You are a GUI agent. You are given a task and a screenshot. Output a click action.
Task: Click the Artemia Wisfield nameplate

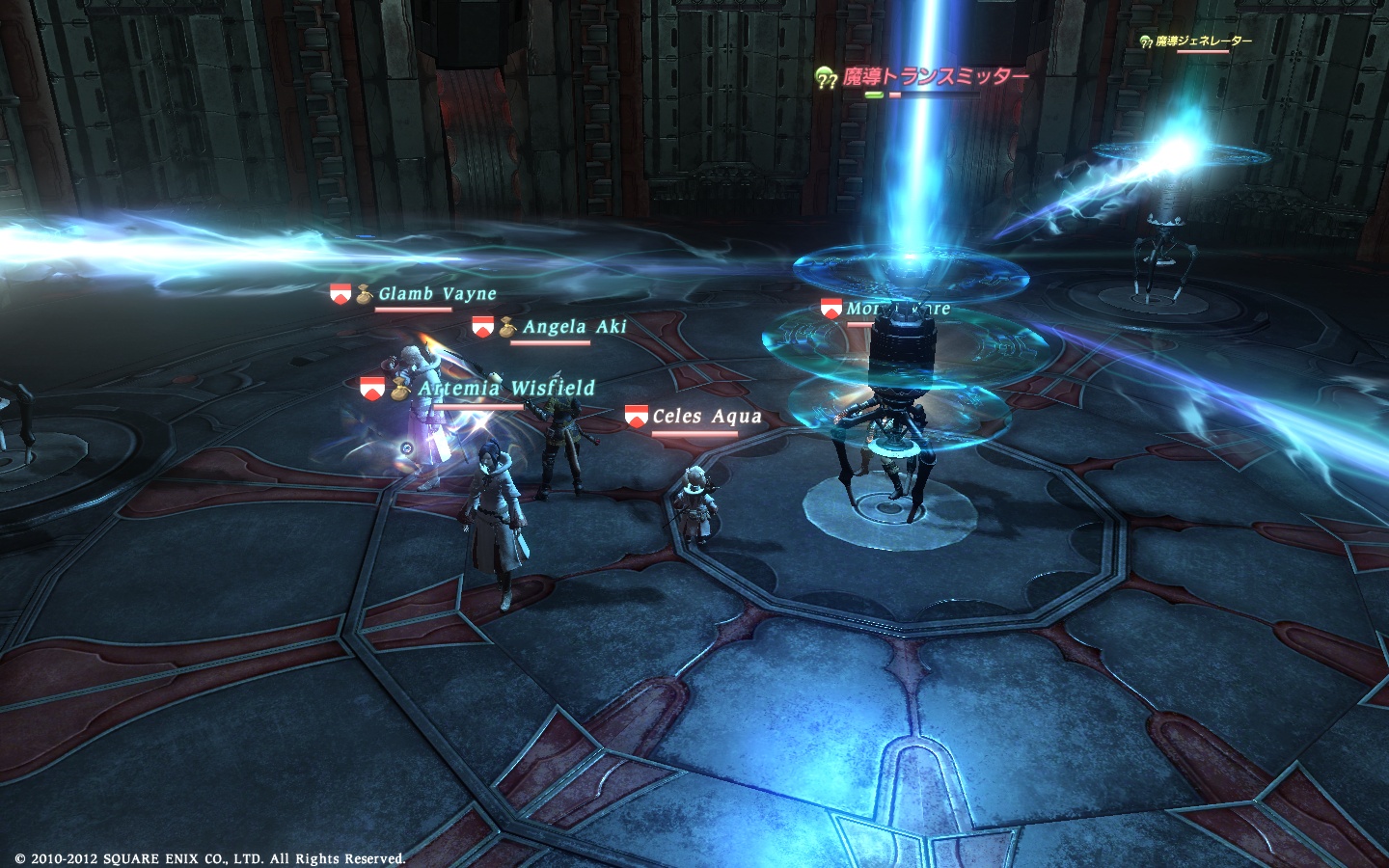[506, 389]
